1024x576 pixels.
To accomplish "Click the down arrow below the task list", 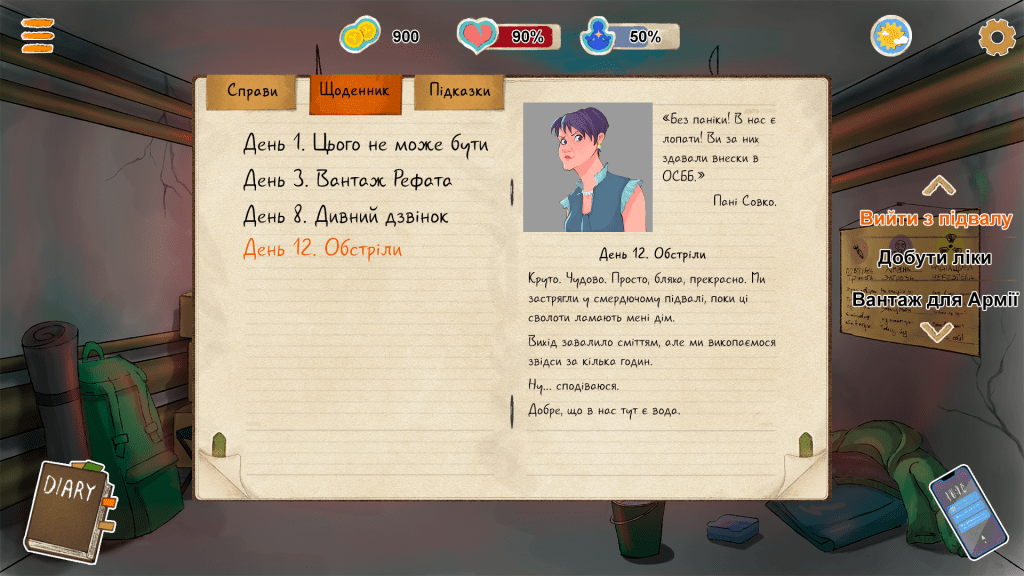I will click(938, 331).
